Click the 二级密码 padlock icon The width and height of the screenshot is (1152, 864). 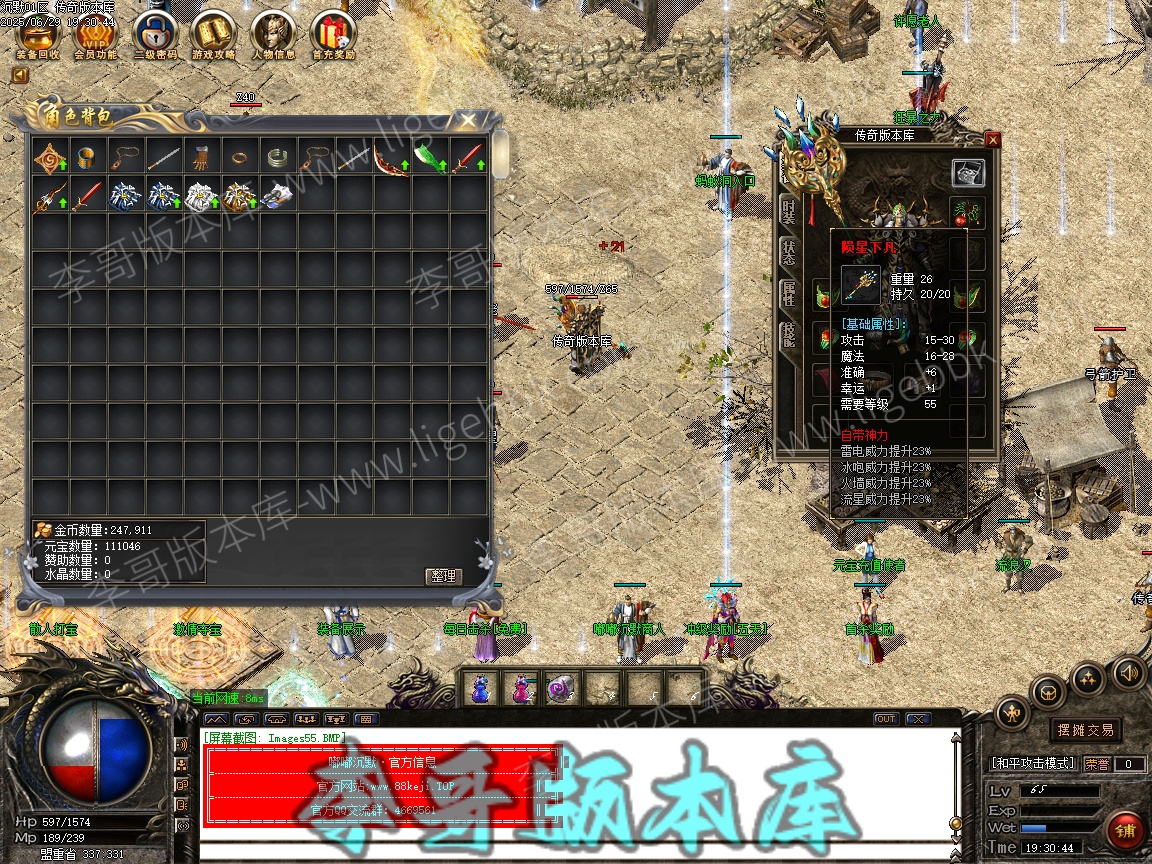pos(153,34)
